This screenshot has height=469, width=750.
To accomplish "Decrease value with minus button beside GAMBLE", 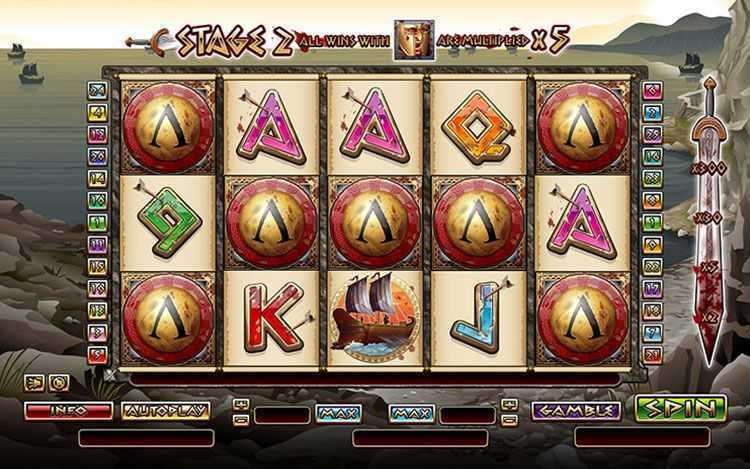I will [509, 418].
